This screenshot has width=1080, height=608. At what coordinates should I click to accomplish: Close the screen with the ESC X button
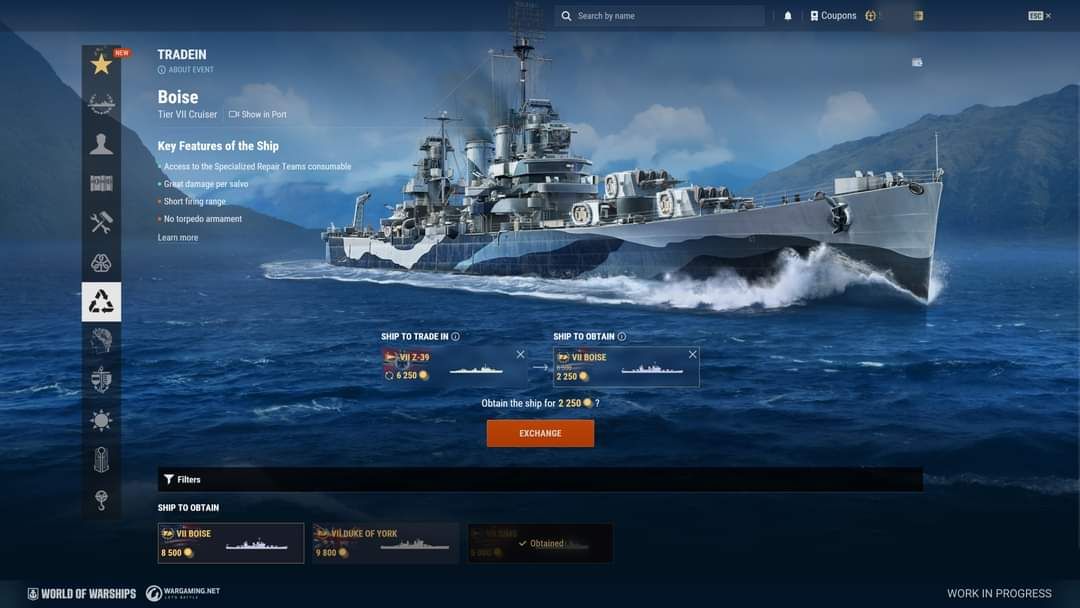[x=1040, y=16]
